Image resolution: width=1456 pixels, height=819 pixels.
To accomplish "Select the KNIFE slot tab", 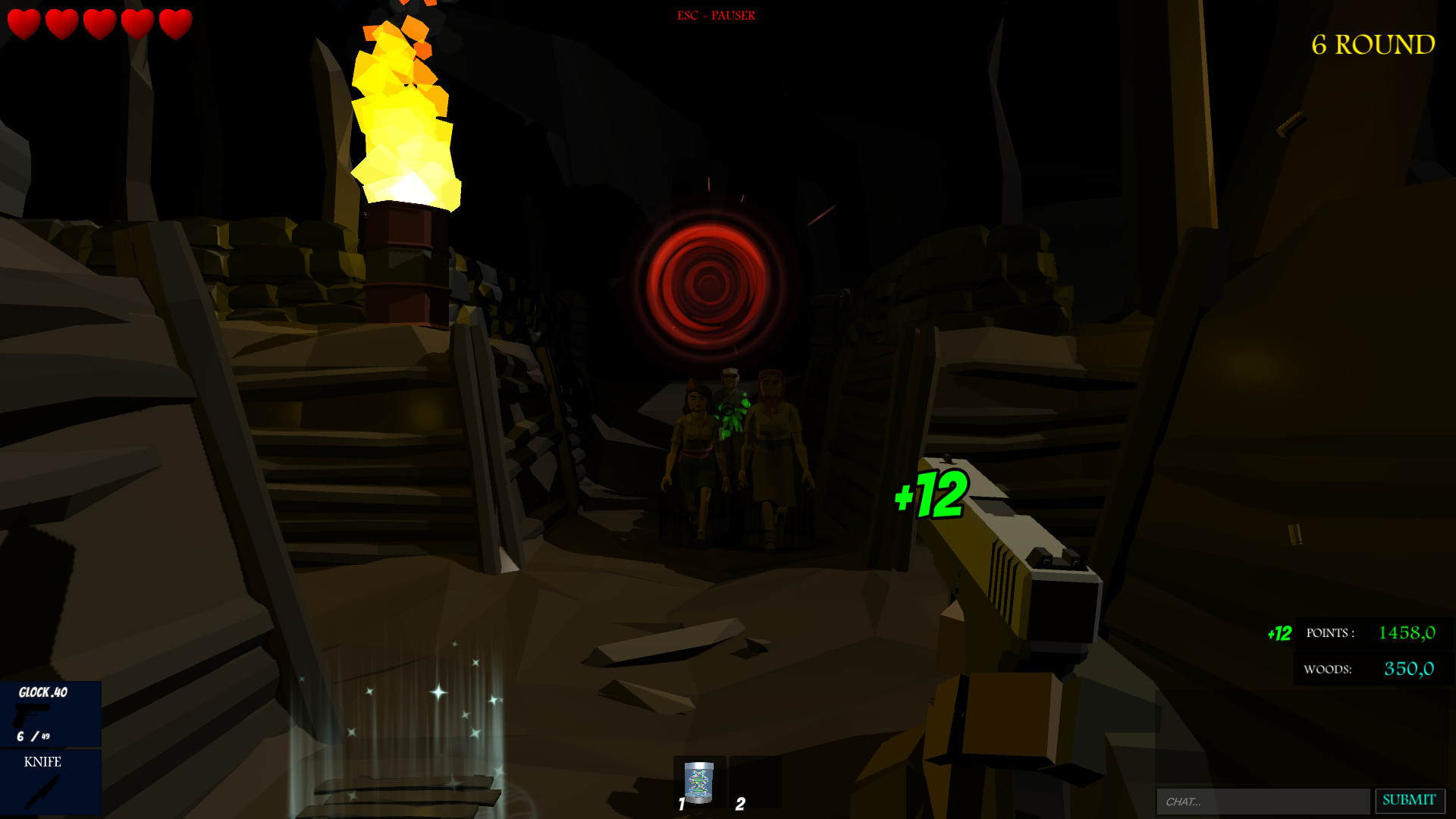I will point(42,762).
